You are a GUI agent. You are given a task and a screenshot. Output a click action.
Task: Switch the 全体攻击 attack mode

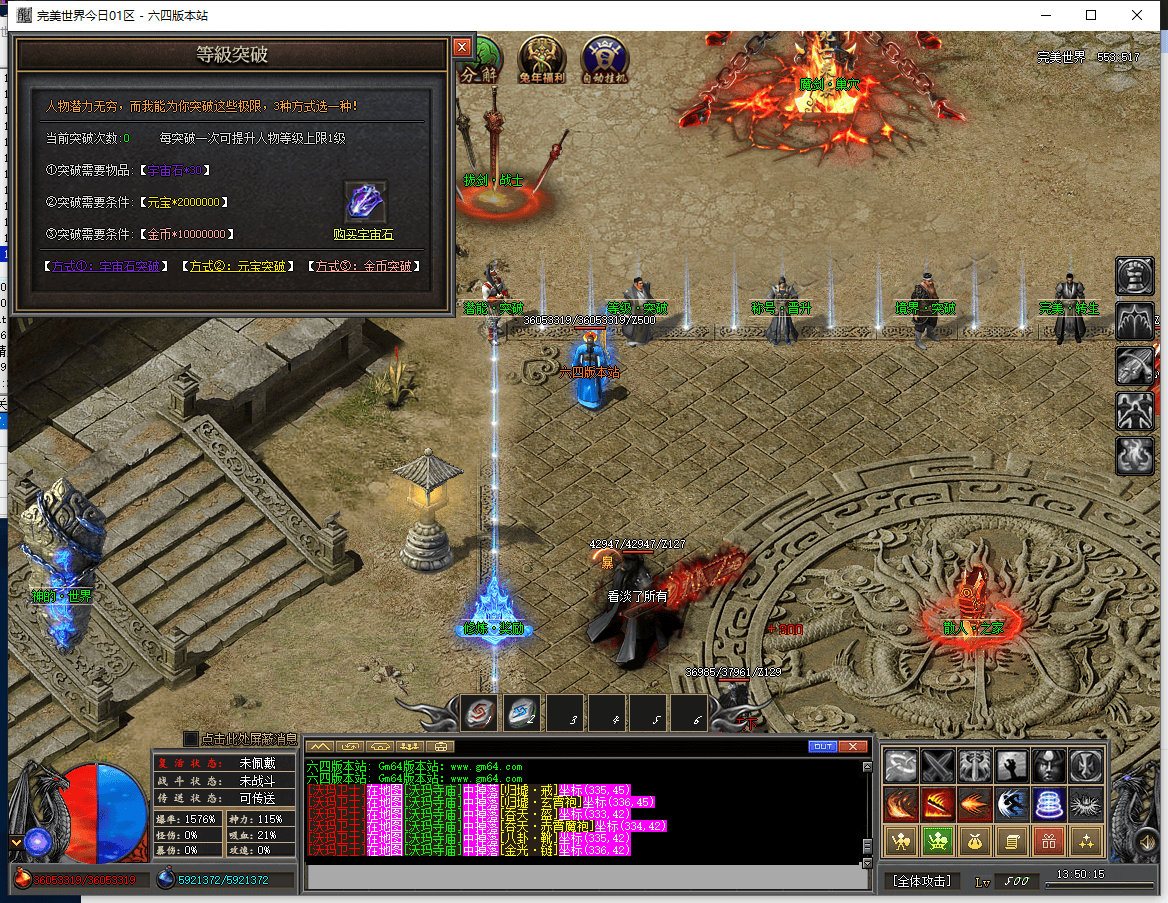[x=921, y=881]
